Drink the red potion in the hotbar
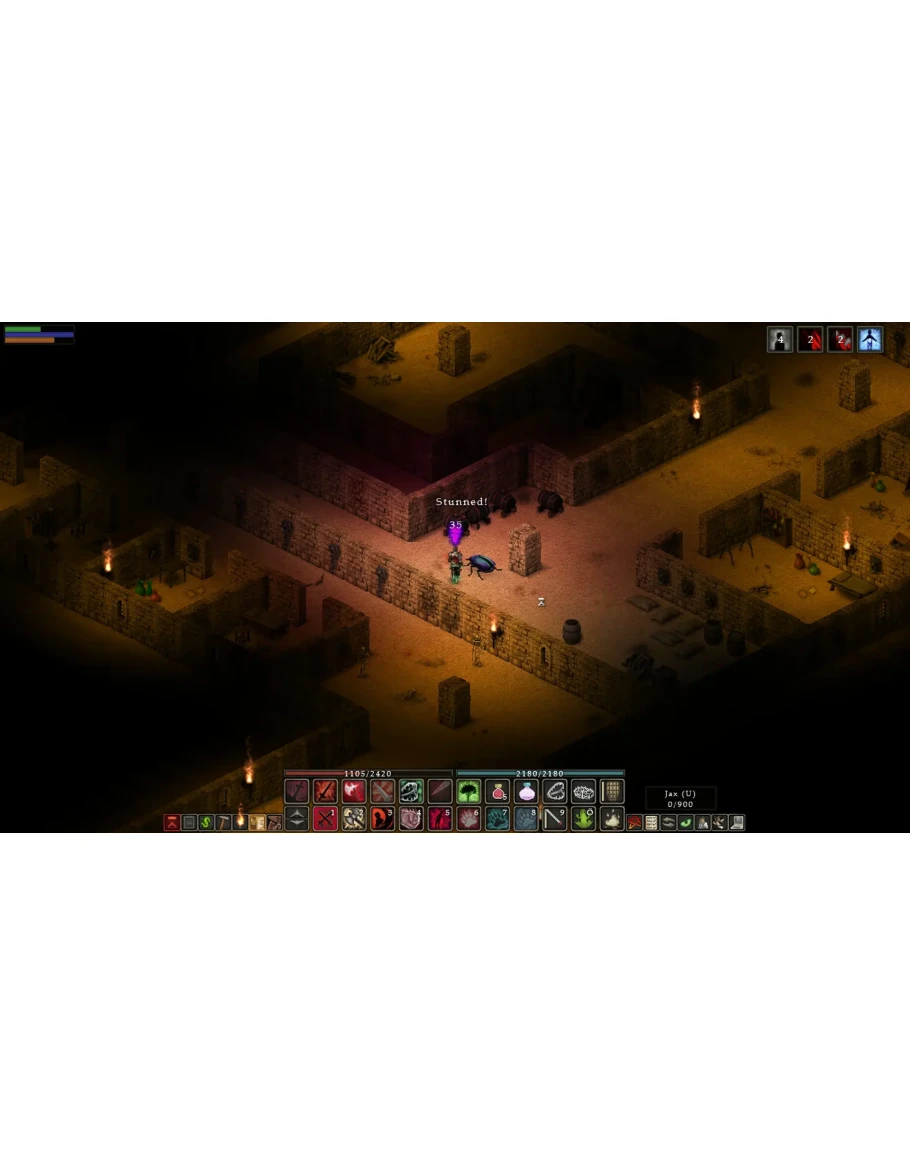This screenshot has height=1155, width=910. (497, 792)
